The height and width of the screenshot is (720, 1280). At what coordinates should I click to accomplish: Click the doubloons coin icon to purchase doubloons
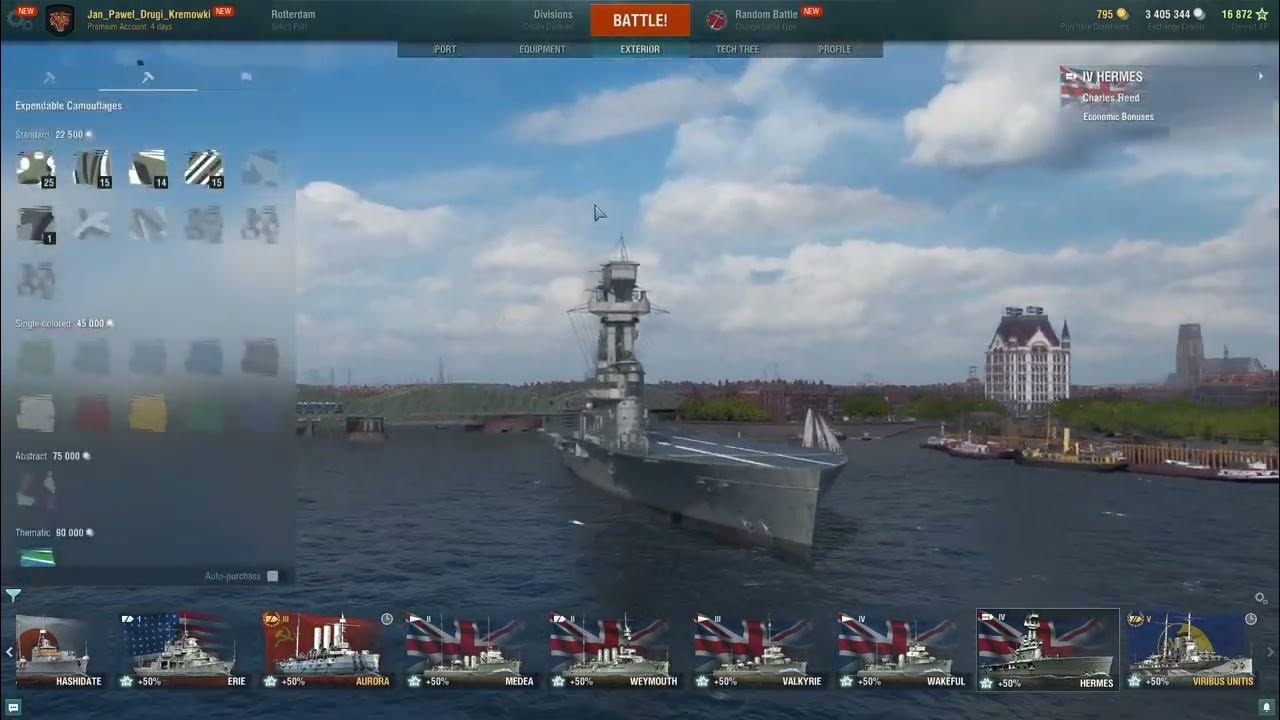1122,14
